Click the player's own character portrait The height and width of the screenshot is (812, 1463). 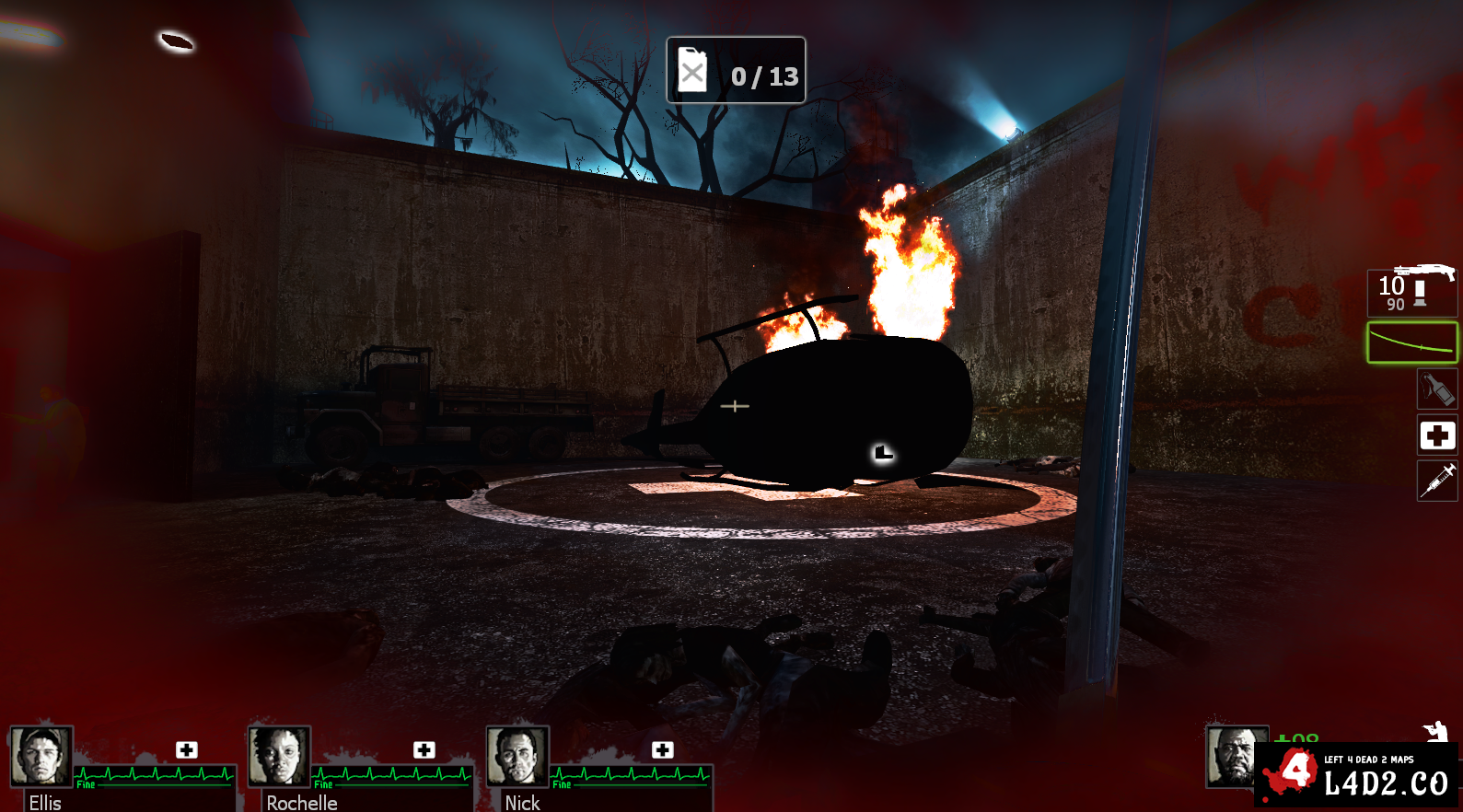[1234, 757]
